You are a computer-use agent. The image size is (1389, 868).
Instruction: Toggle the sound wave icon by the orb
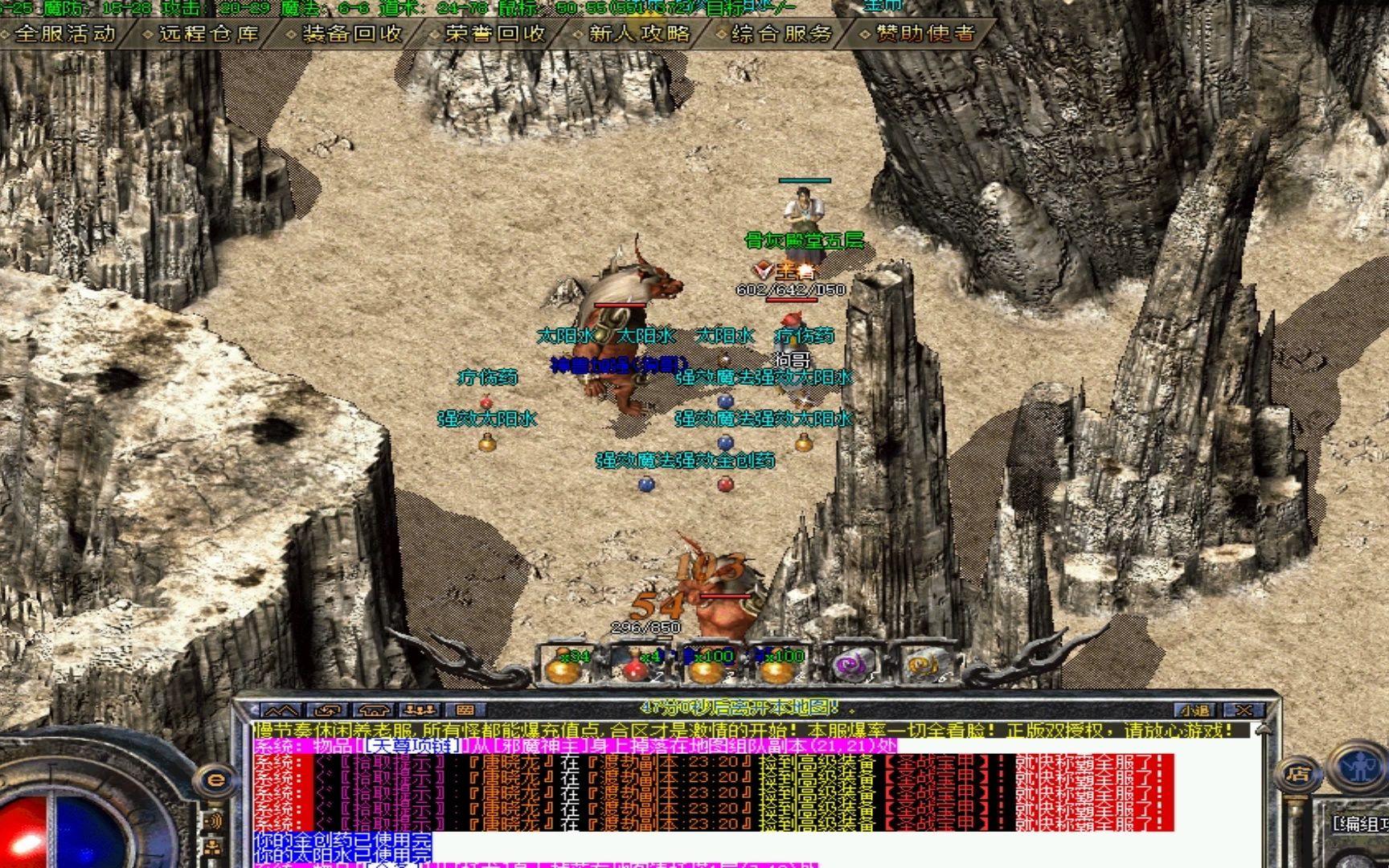coord(214,821)
